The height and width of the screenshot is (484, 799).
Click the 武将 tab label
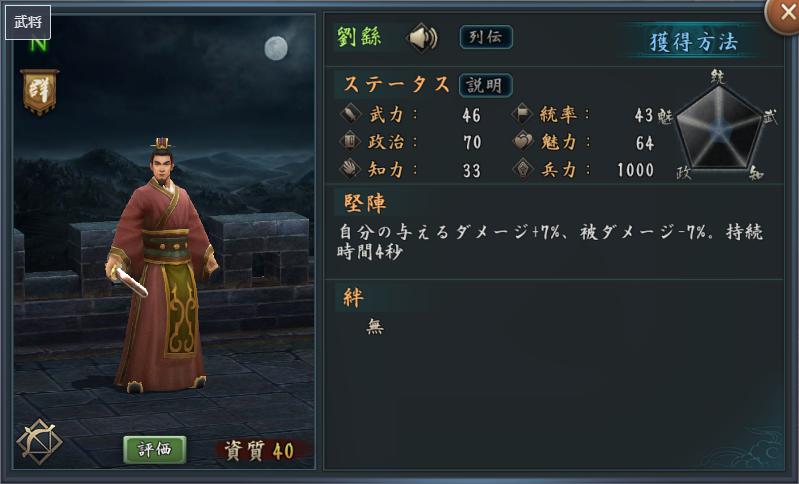[x=25, y=20]
